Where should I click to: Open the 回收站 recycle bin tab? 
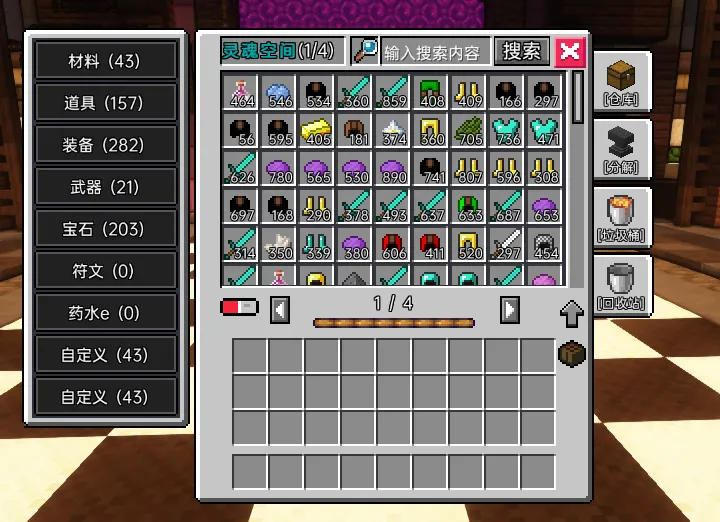[620, 284]
